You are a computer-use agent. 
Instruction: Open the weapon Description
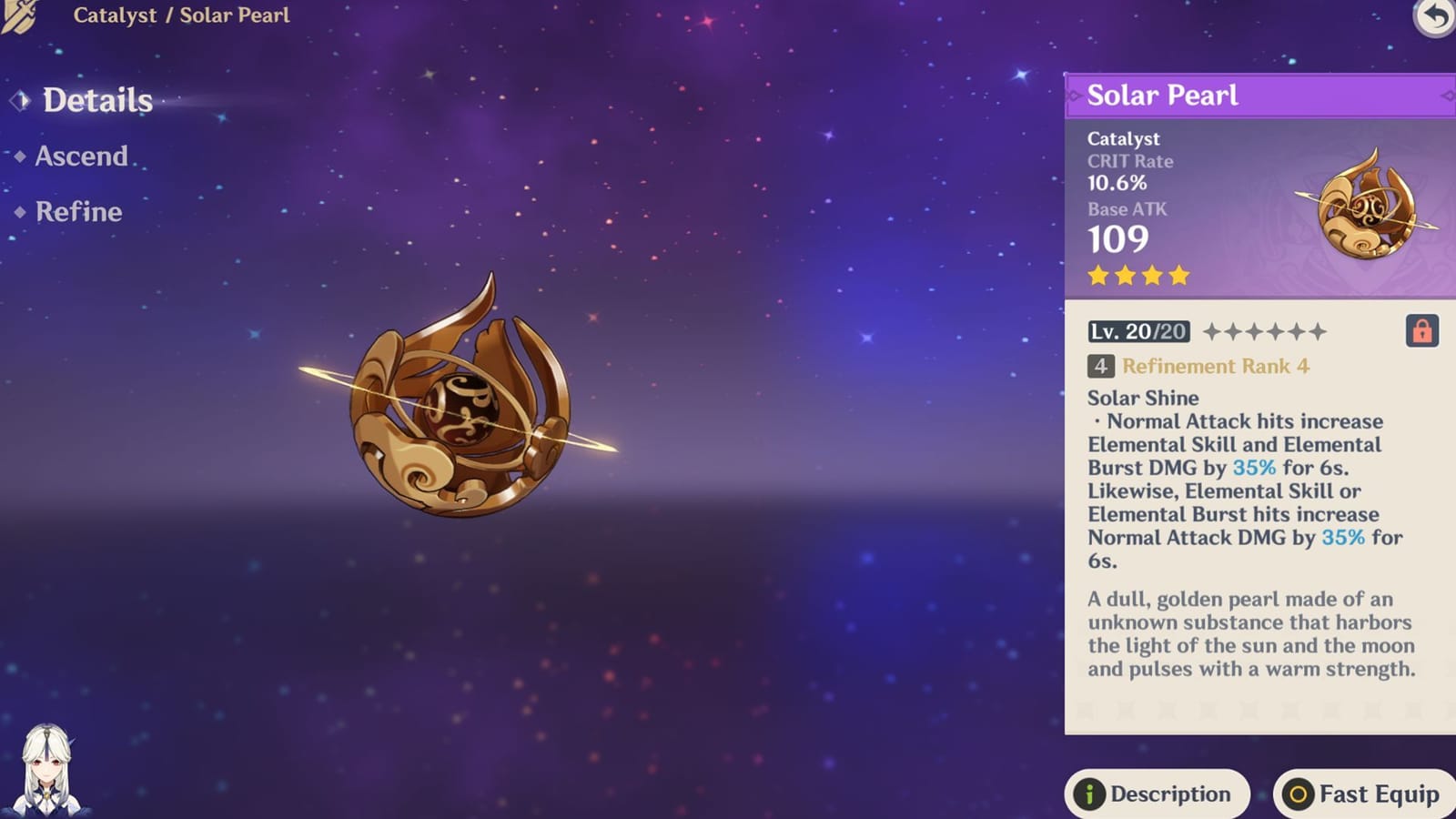(1157, 794)
